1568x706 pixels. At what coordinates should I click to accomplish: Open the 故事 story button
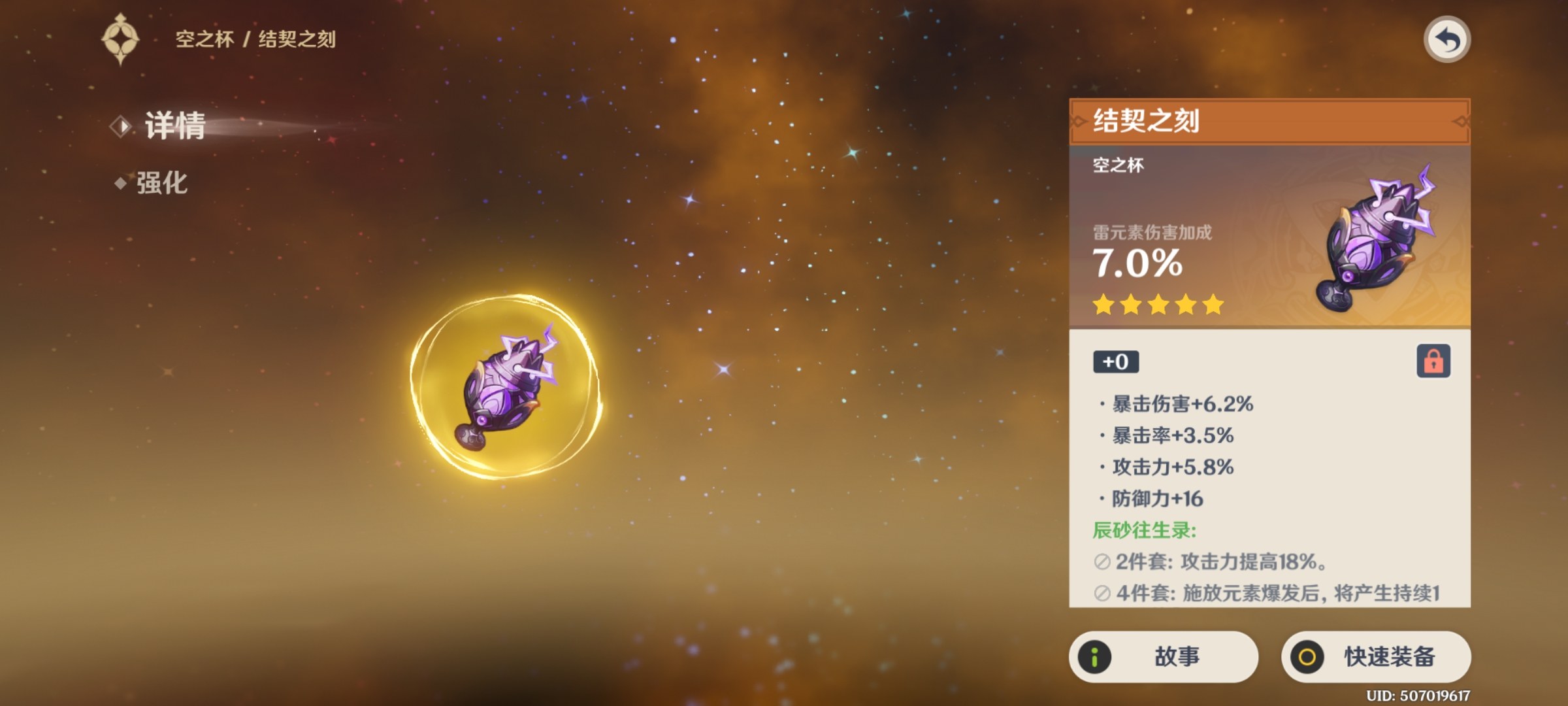(x=1164, y=656)
